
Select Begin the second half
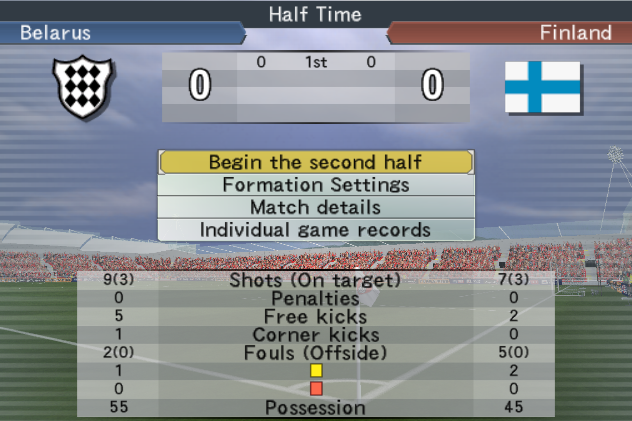315,162
